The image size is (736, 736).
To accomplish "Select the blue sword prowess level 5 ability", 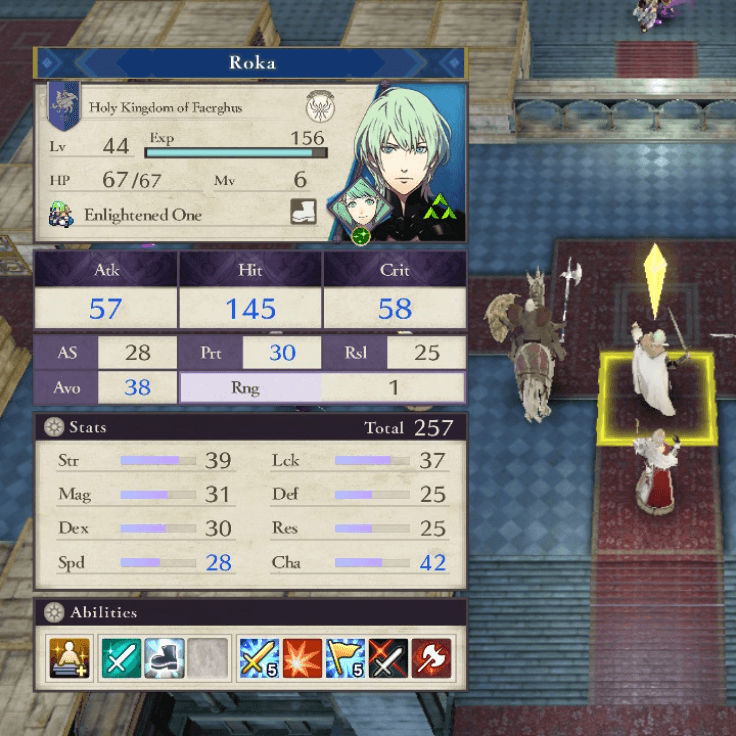I will (x=258, y=658).
